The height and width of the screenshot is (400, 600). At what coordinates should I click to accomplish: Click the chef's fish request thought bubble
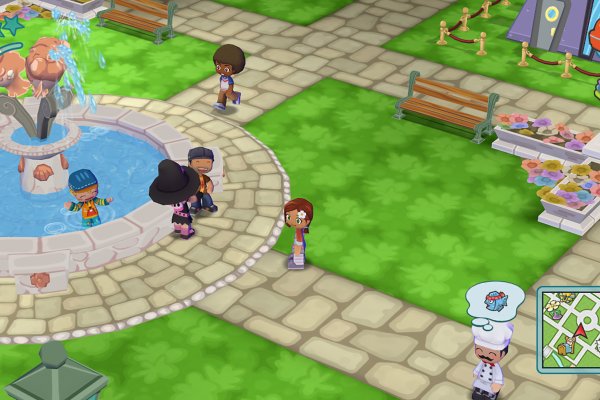(495, 298)
